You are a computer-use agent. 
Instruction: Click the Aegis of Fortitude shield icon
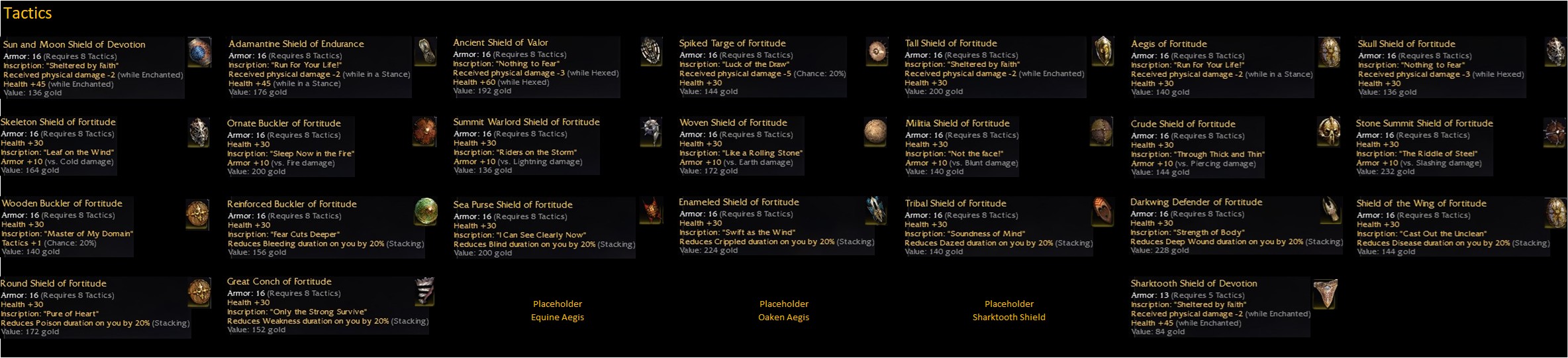1329,52
